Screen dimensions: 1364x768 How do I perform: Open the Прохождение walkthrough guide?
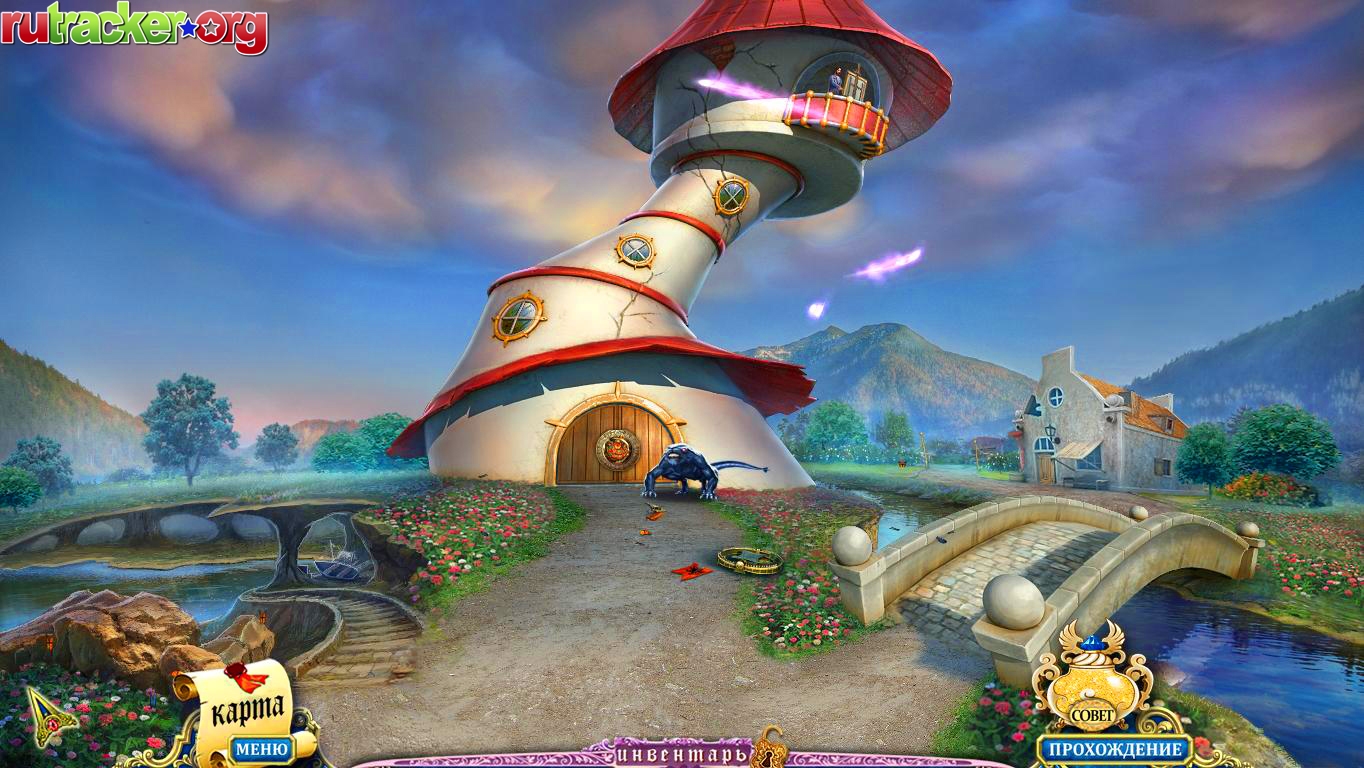[1113, 749]
